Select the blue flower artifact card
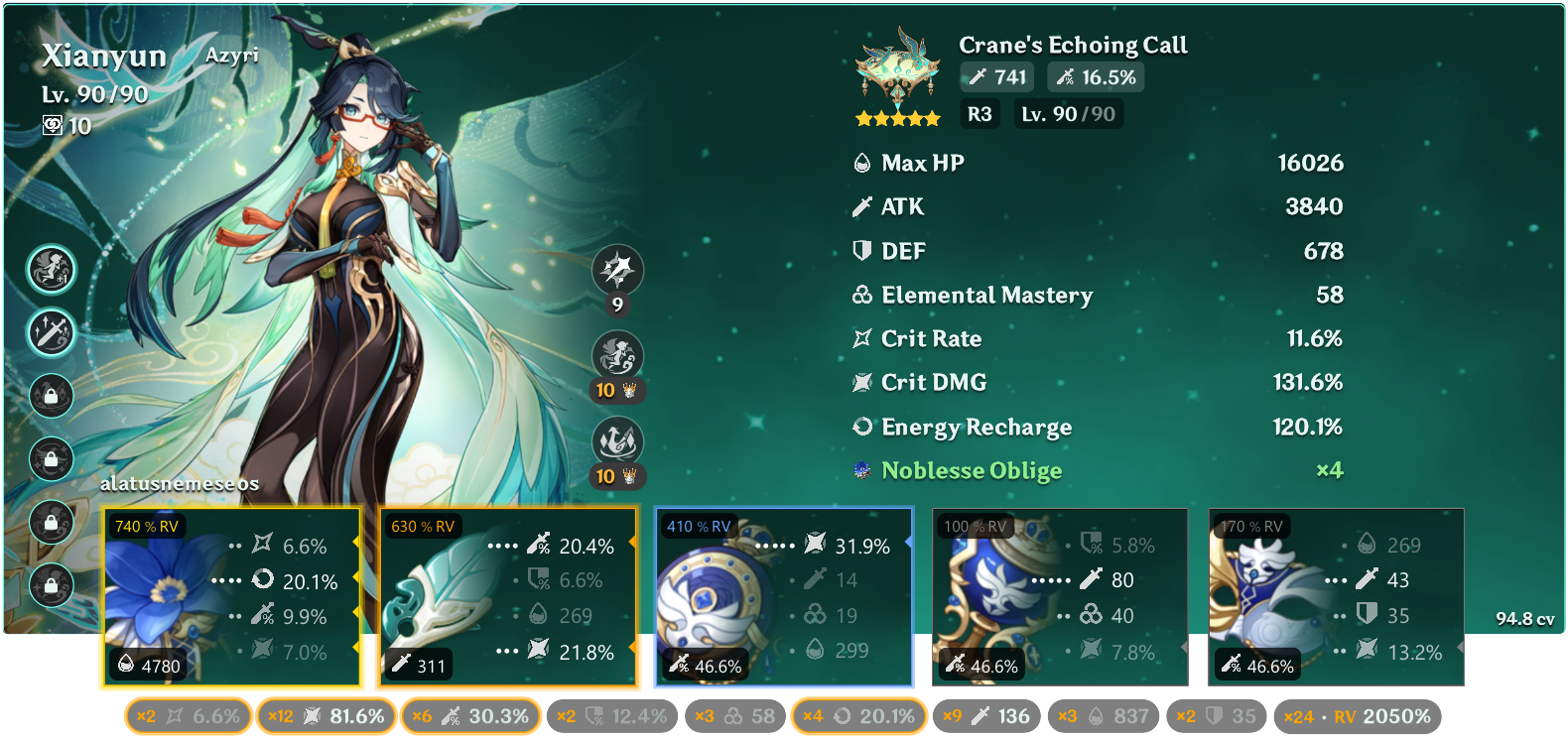 tap(230, 597)
